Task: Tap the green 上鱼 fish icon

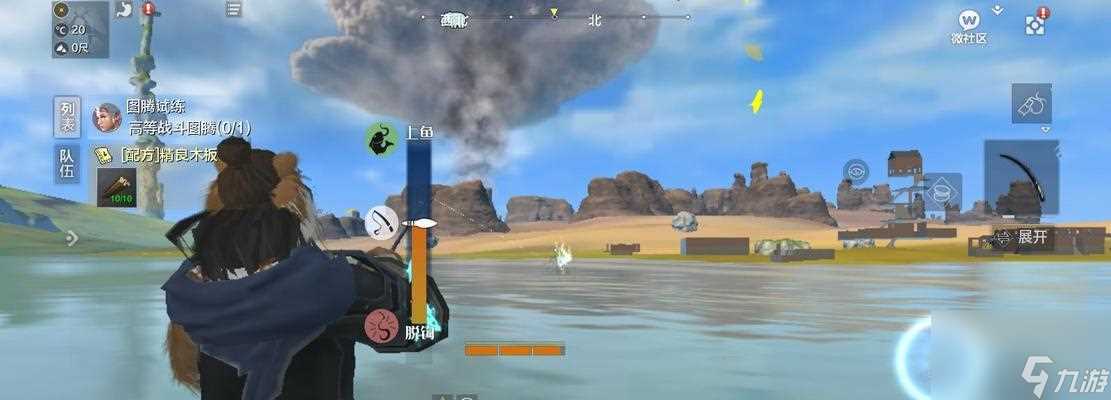Action: point(381,139)
